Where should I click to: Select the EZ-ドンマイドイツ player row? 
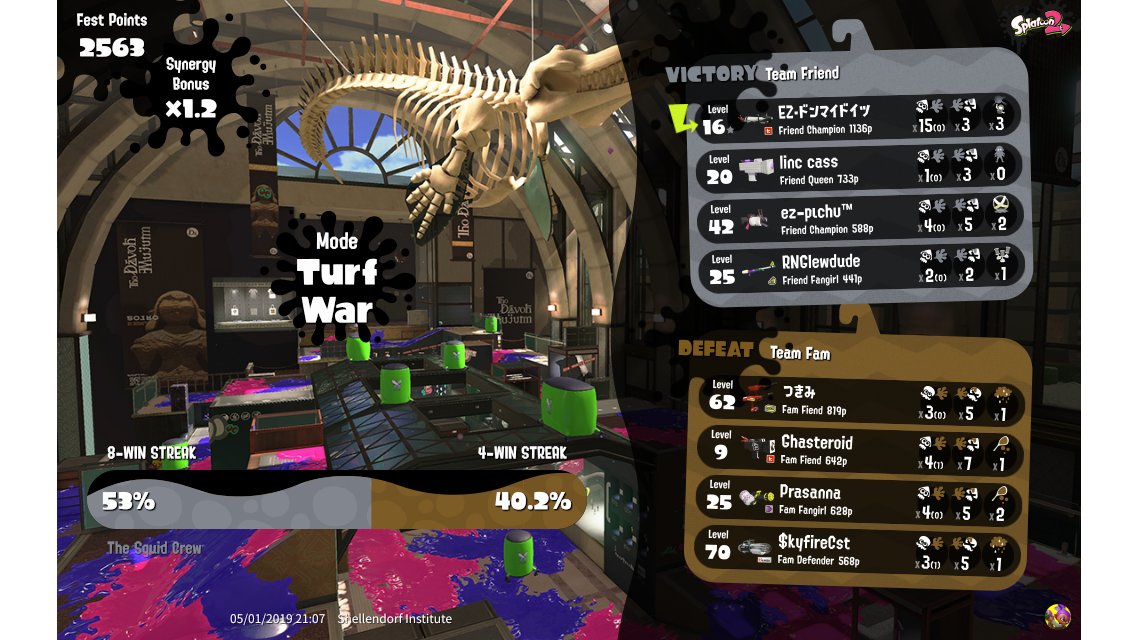860,116
